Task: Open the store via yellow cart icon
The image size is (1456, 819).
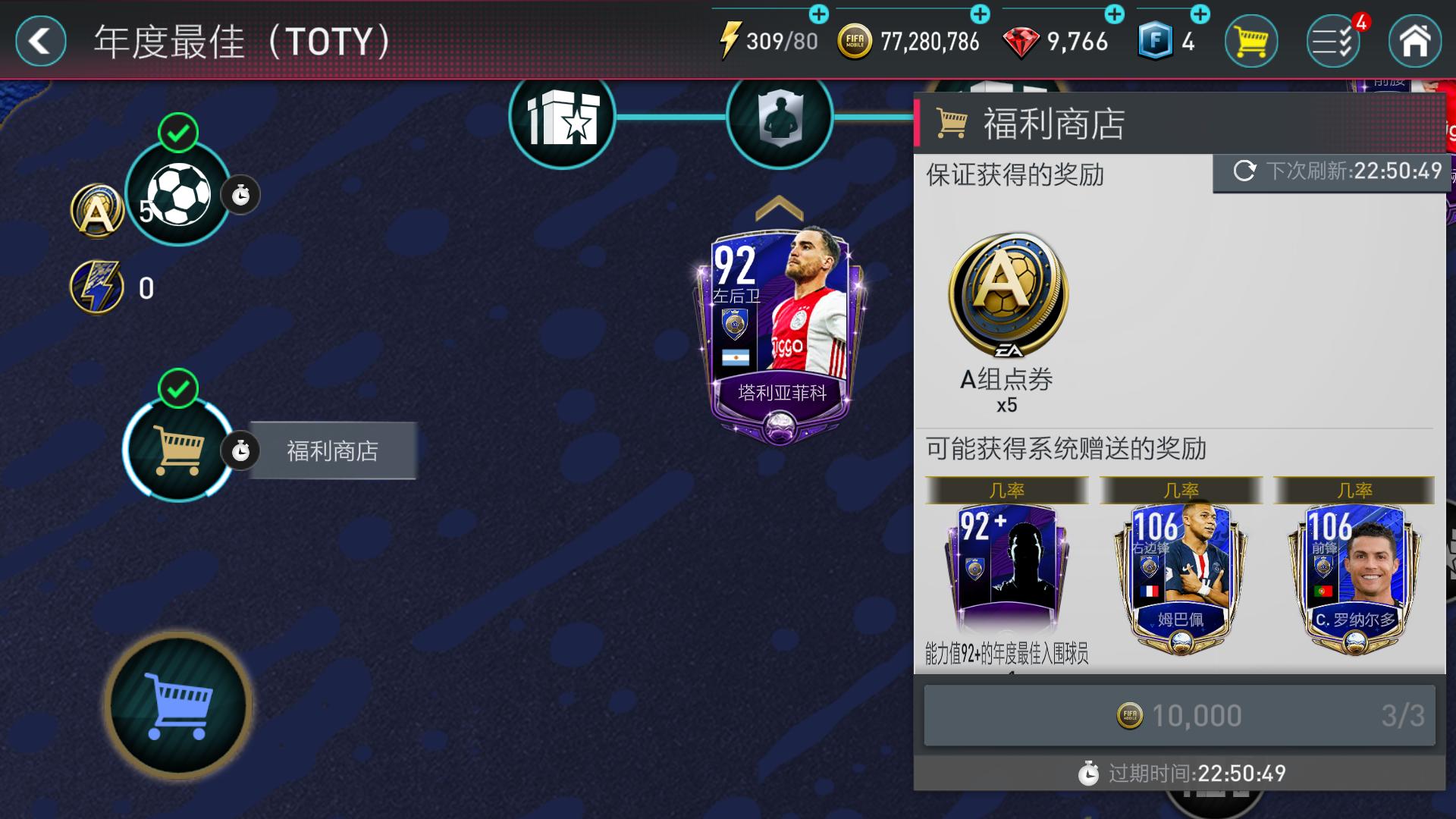Action: (x=1250, y=42)
